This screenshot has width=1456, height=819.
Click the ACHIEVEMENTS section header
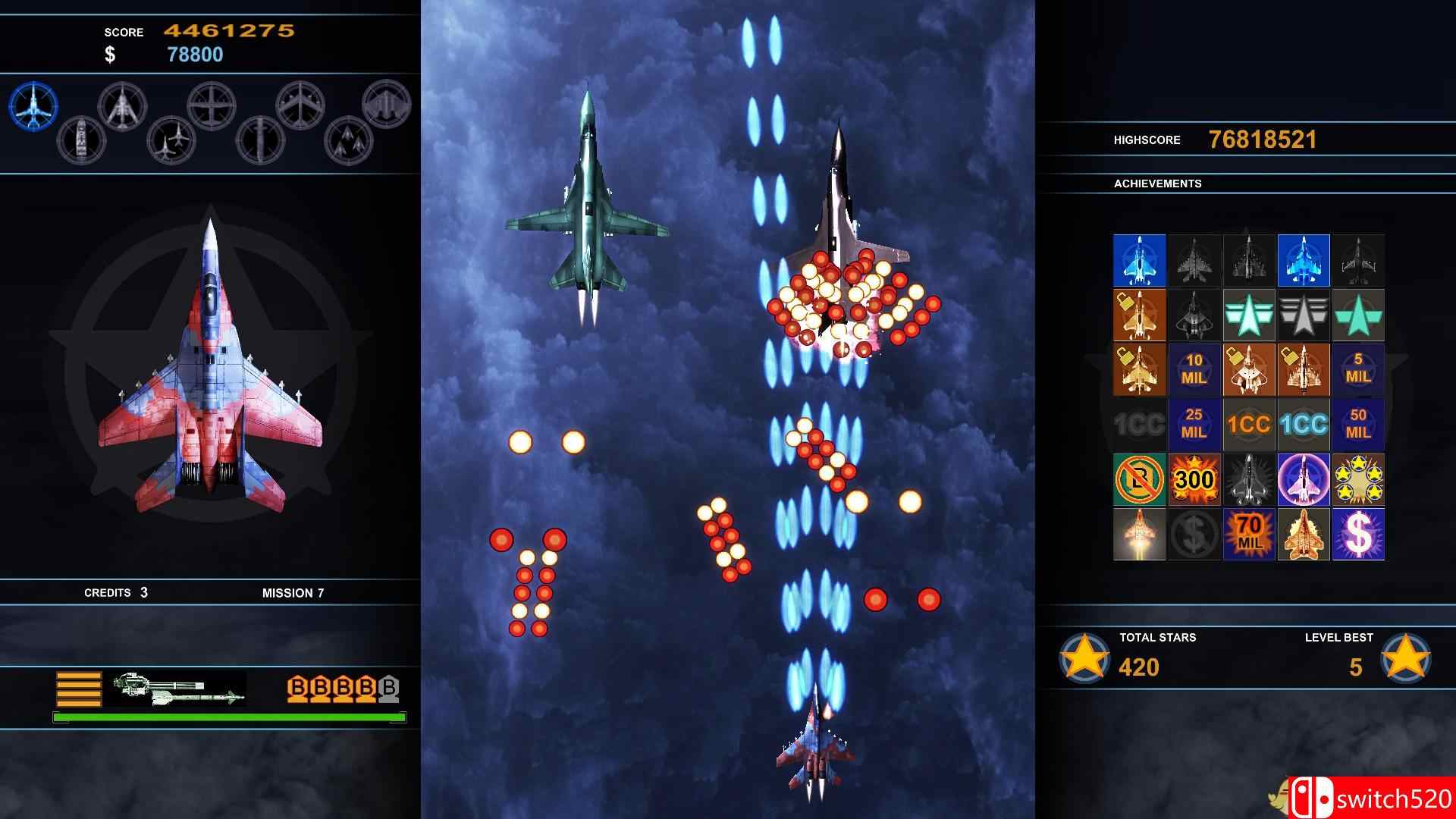1158,184
